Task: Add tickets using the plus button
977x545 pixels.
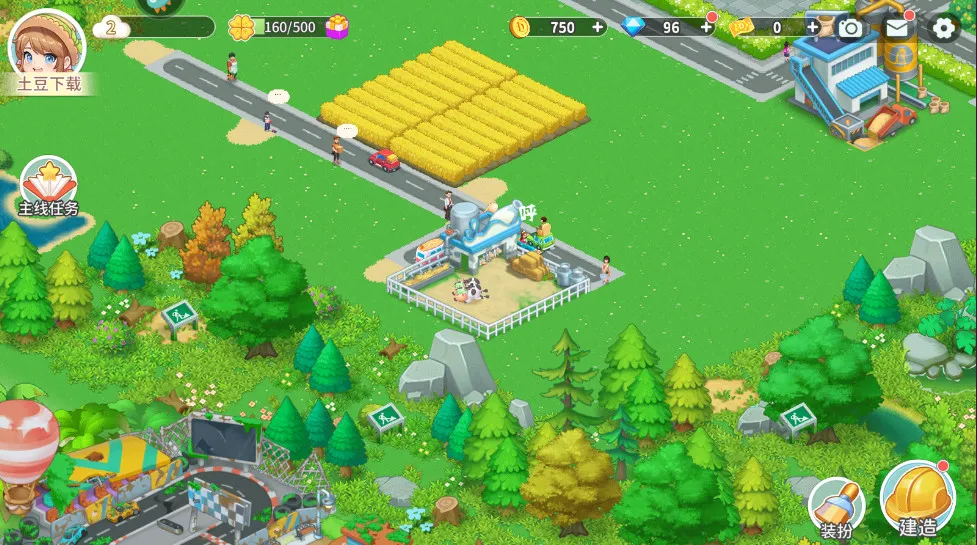Action: pos(813,27)
